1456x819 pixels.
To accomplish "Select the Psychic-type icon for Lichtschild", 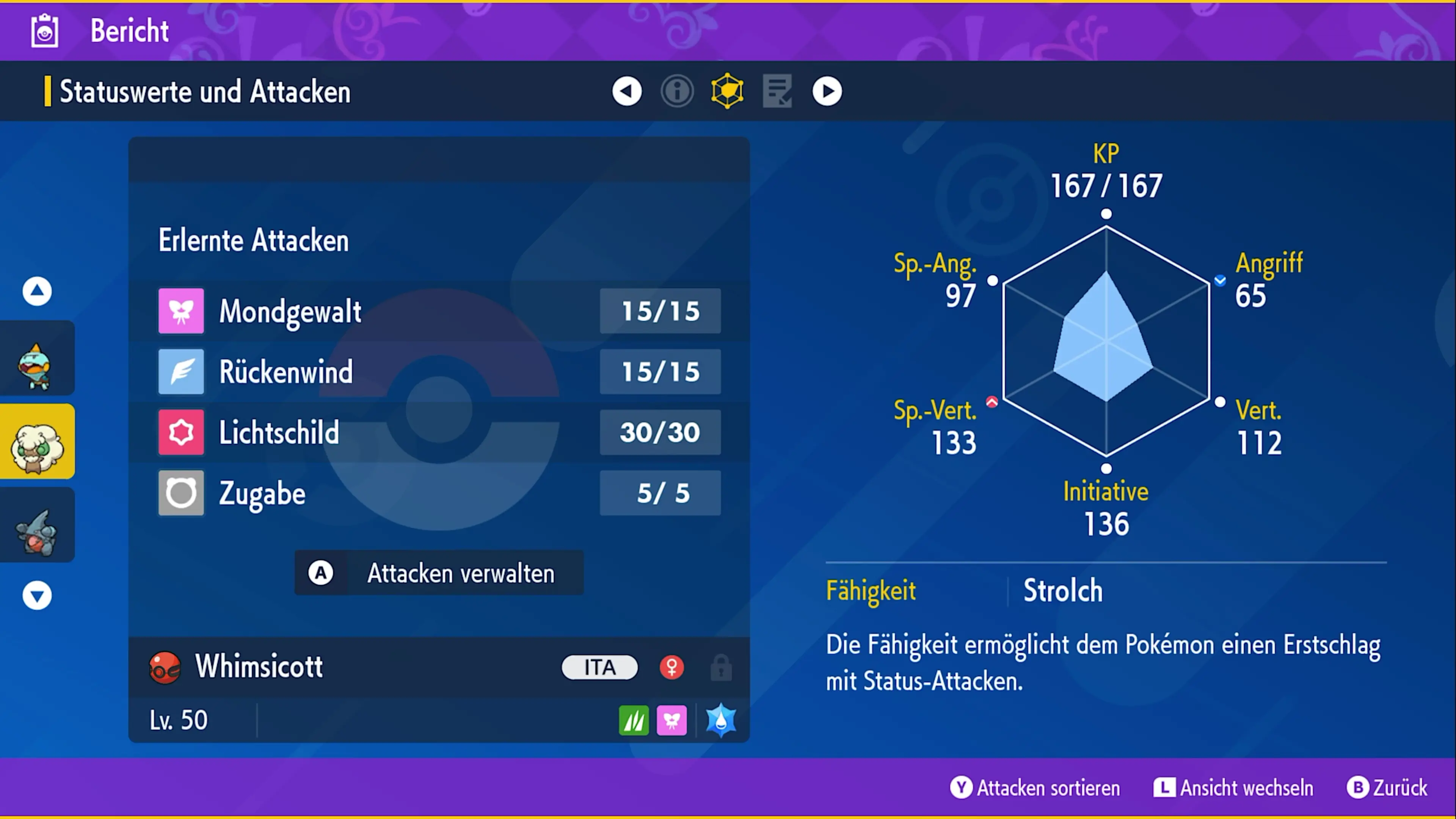I will (x=181, y=432).
